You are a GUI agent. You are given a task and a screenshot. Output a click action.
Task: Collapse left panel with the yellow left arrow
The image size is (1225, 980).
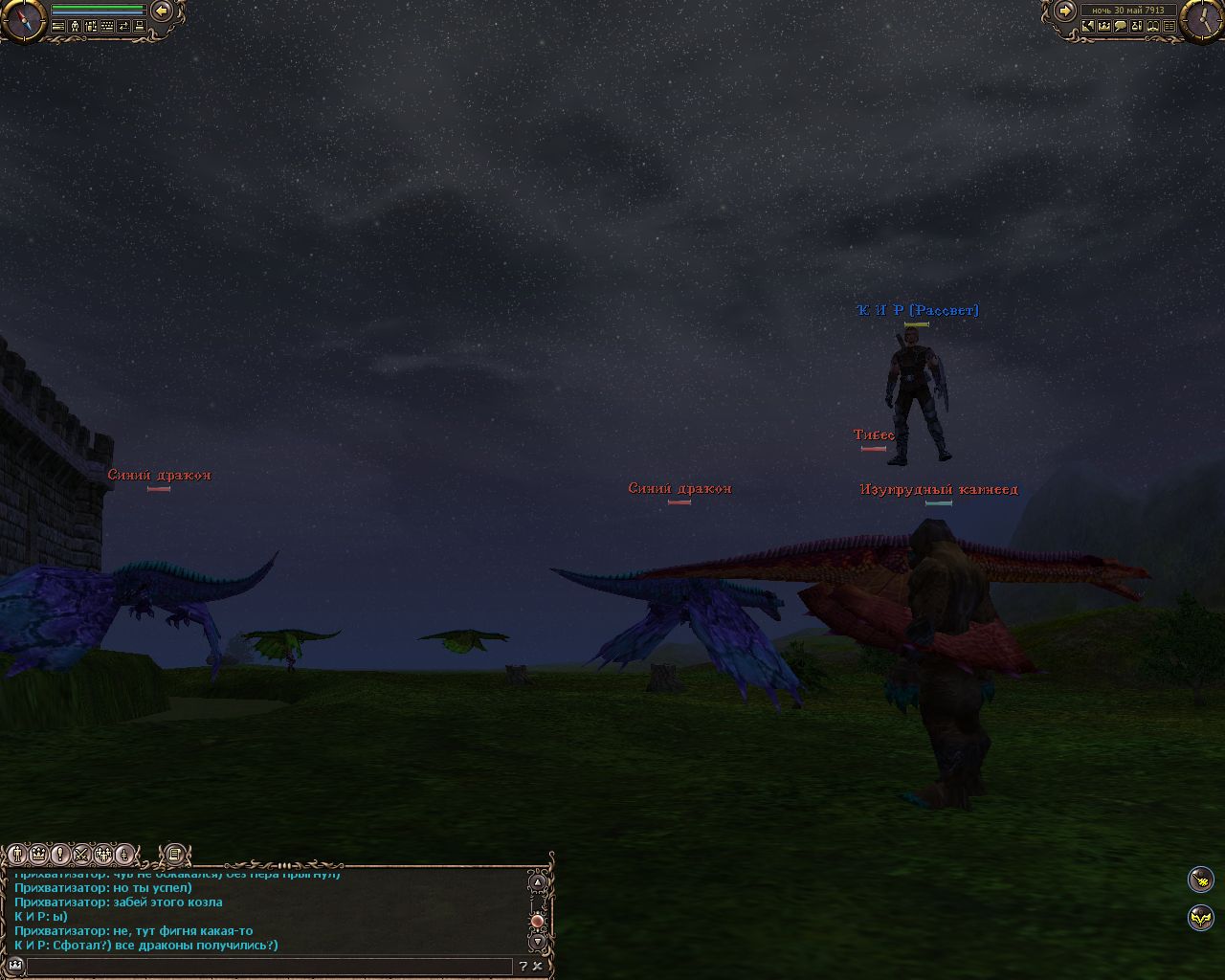162,11
